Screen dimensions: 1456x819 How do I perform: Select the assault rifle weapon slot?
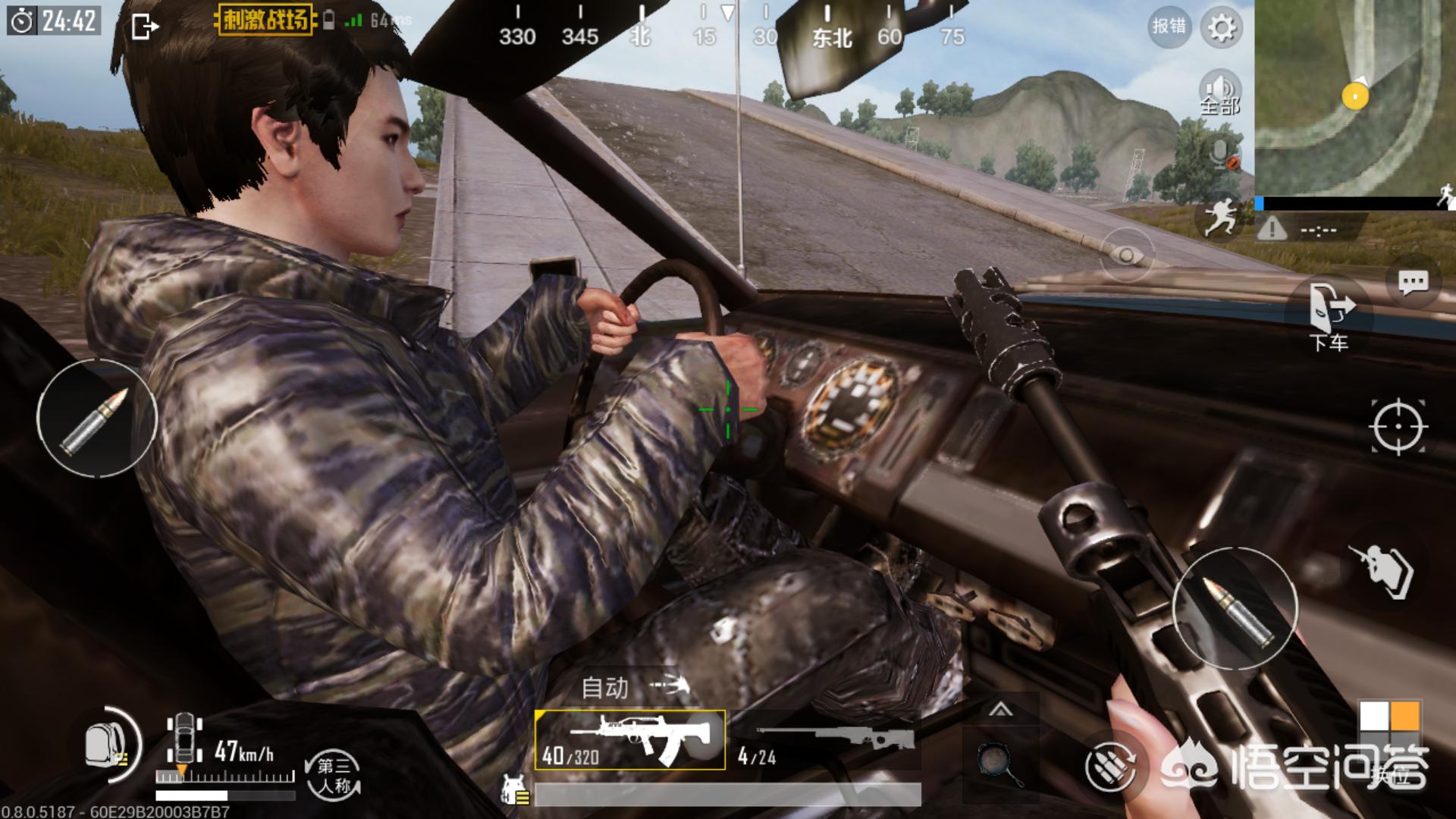(629, 739)
